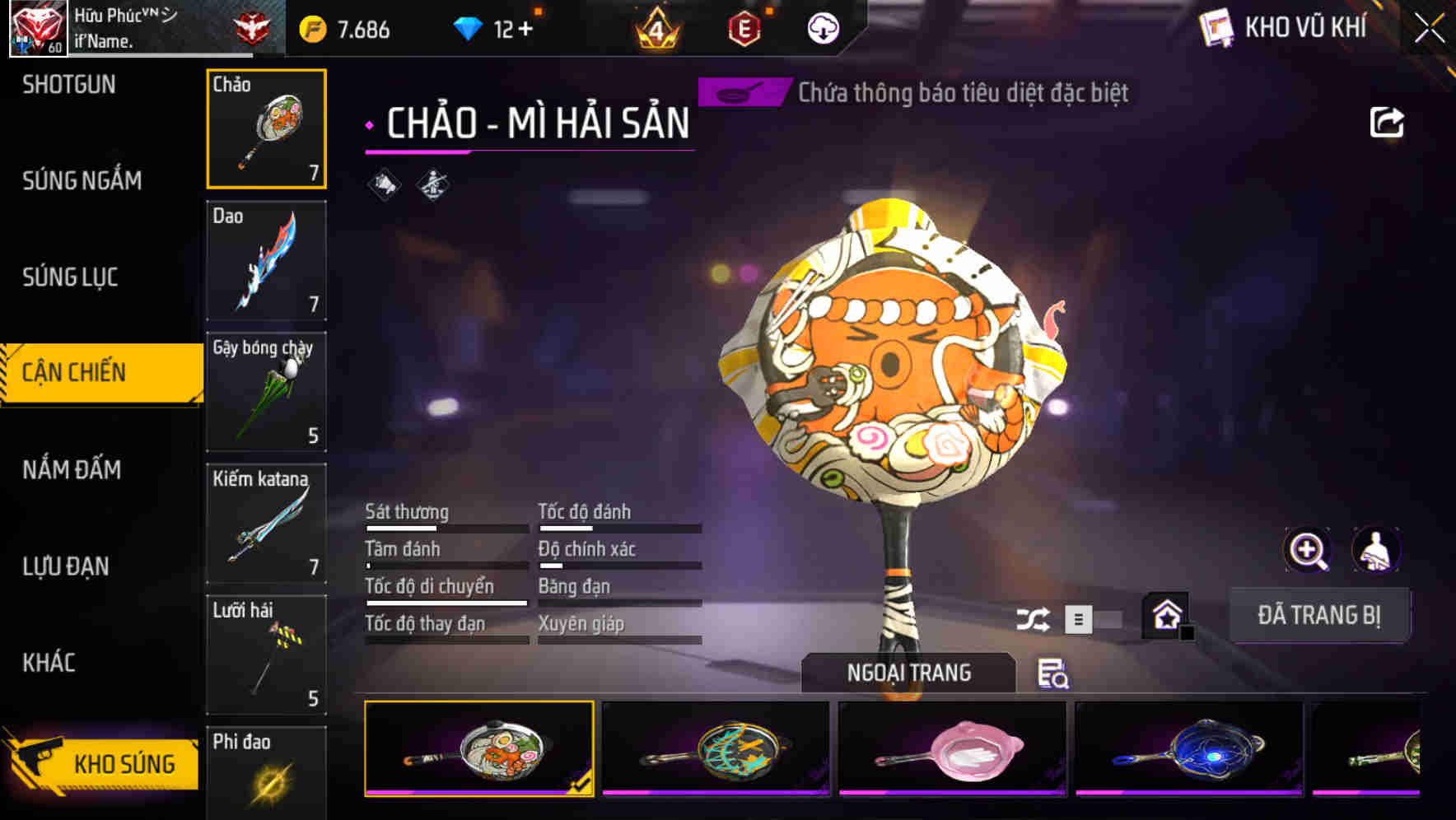The image size is (1456, 820).
Task: Toggle the soldier badge under weapon name
Action: pyautogui.click(x=432, y=185)
